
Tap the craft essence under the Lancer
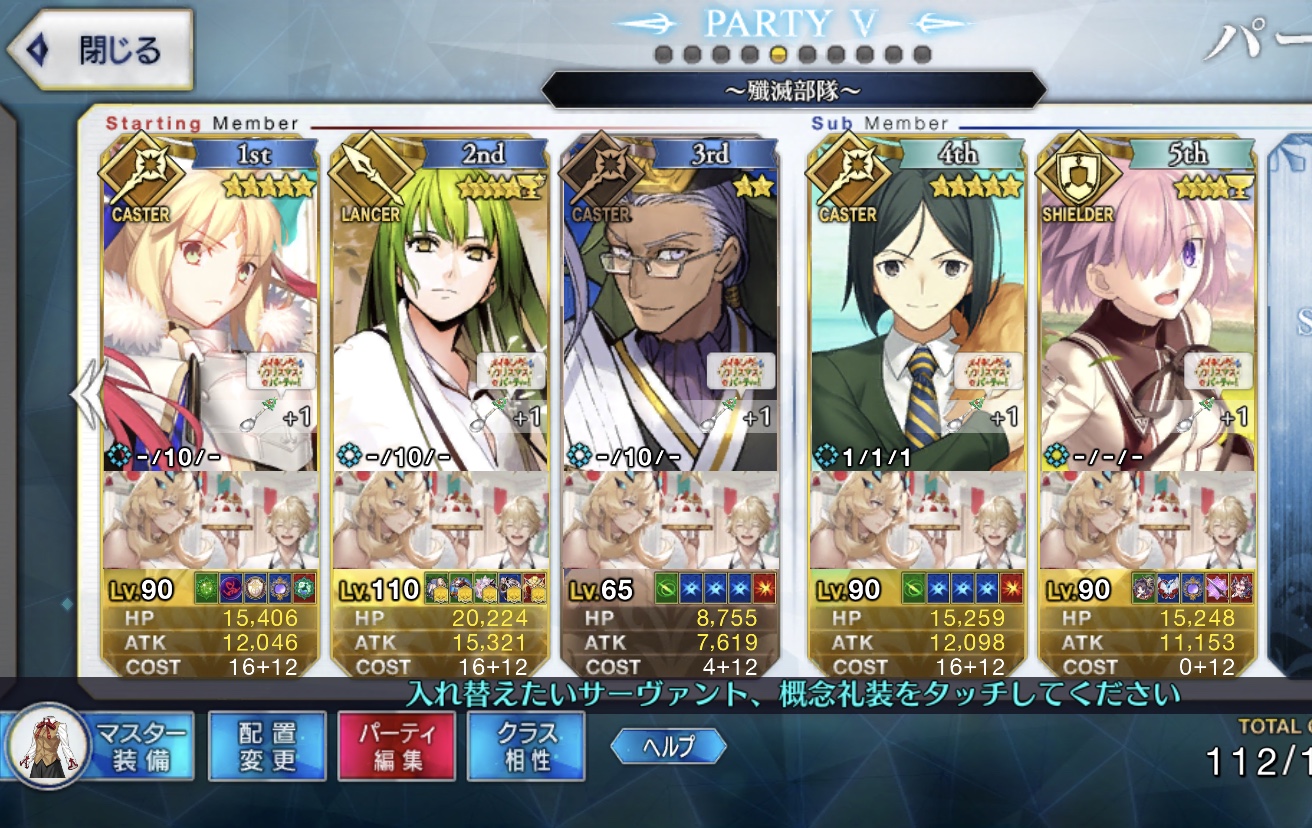click(x=440, y=521)
